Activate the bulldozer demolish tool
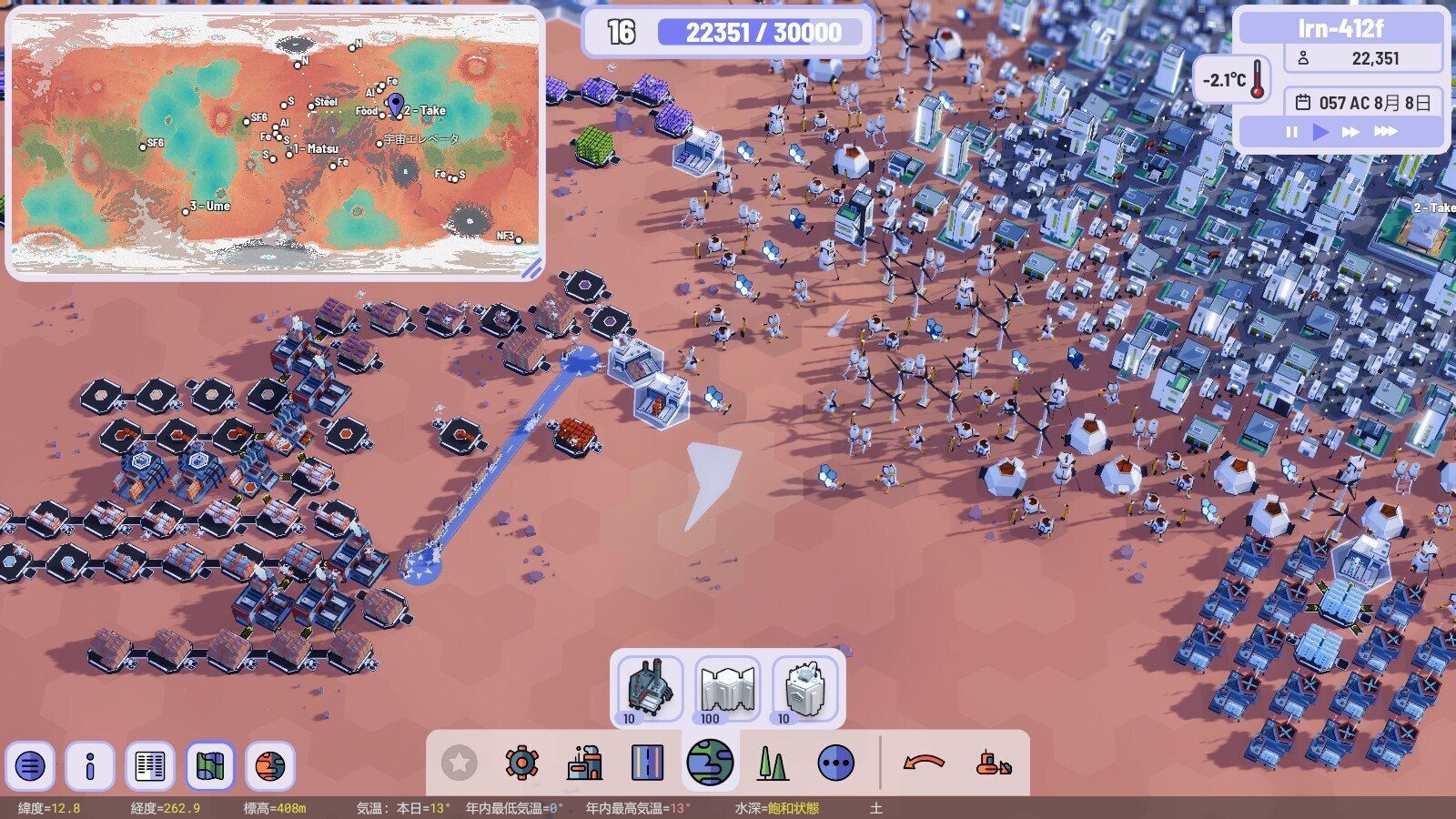Screen dimensions: 1456x819 coord(993,763)
